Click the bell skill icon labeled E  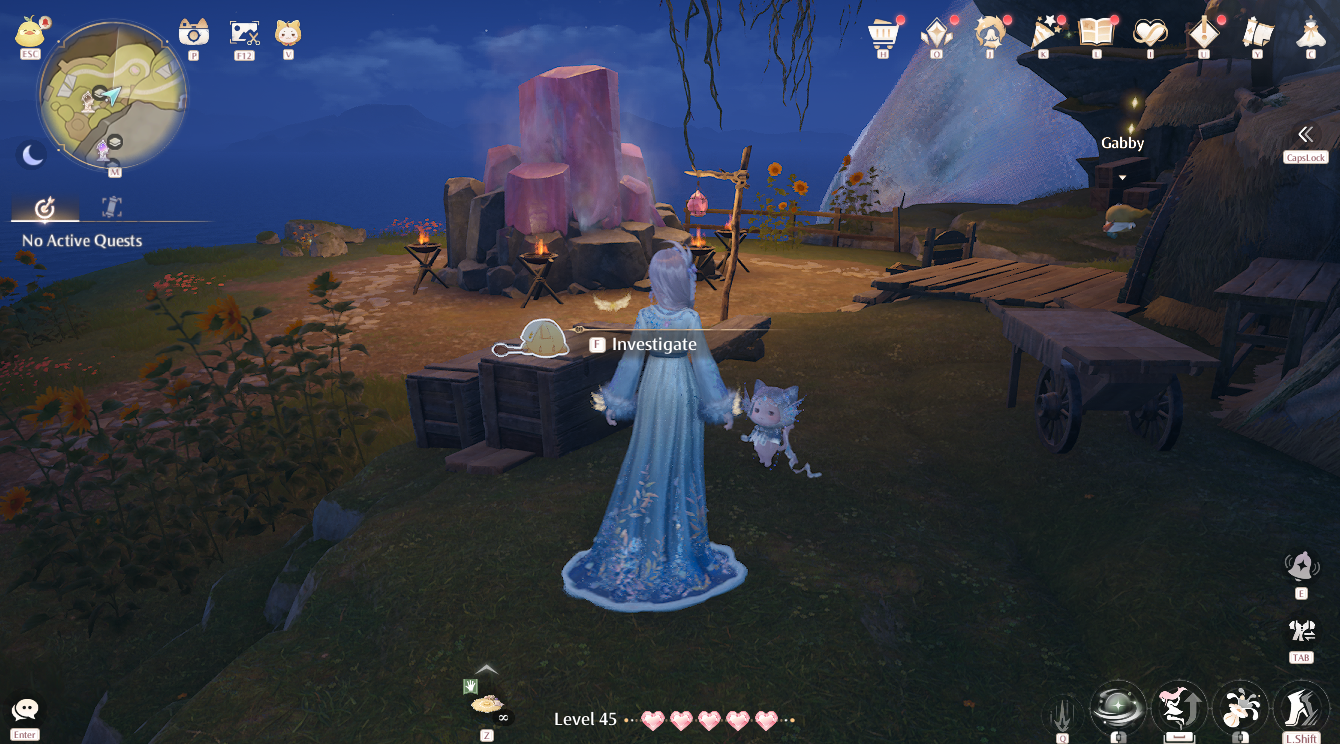click(x=1301, y=565)
